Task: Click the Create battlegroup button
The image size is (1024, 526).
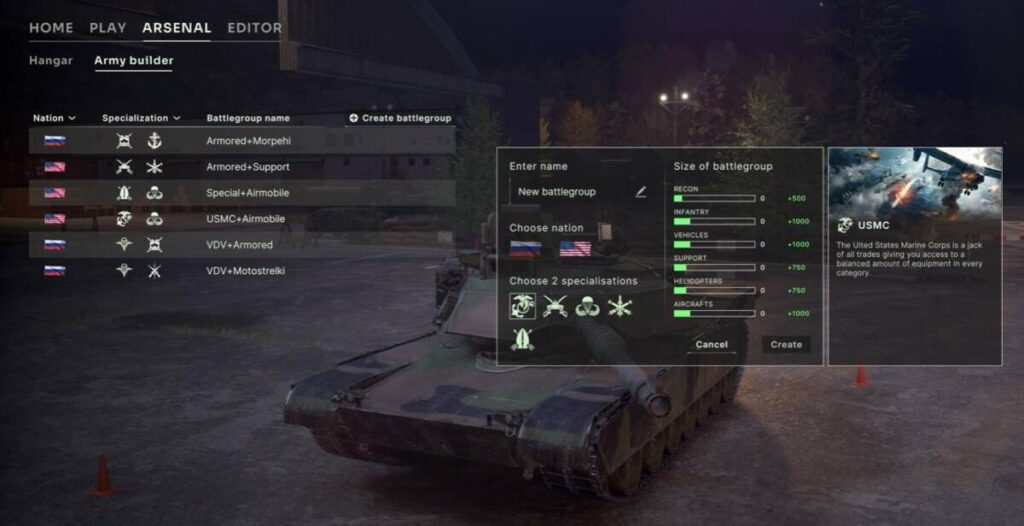Action: 400,118
